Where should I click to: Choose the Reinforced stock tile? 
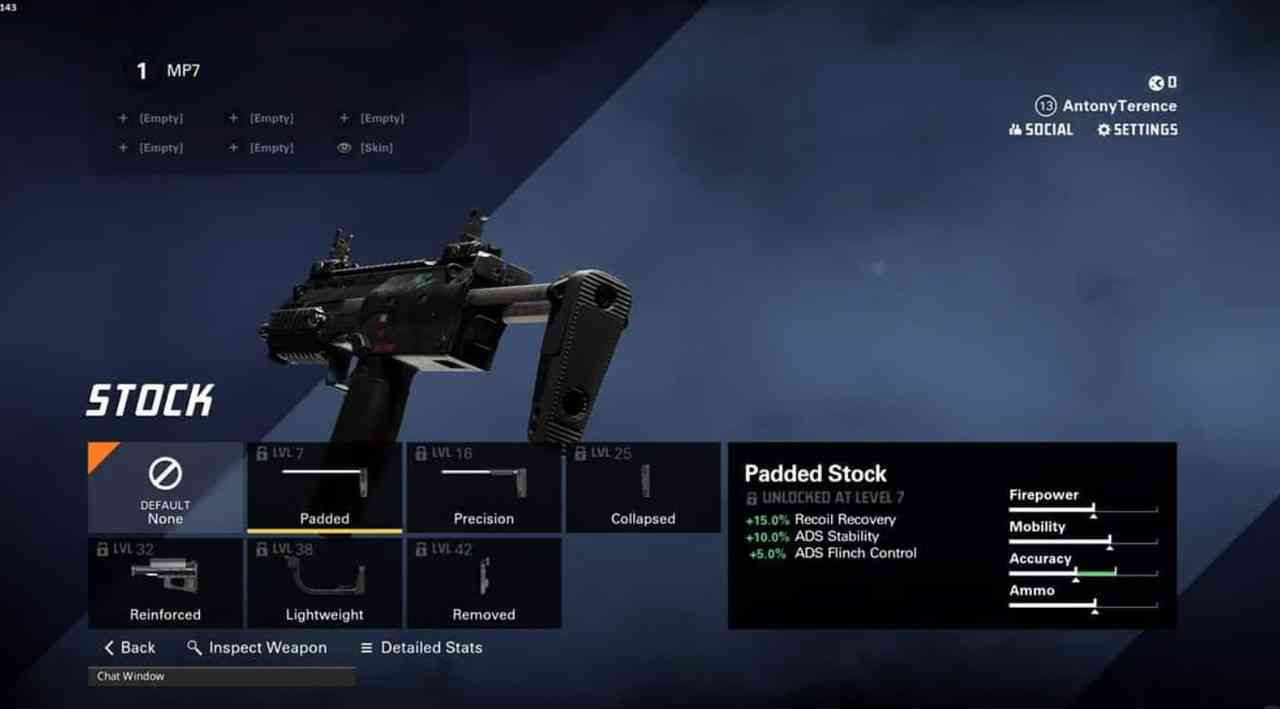(165, 583)
